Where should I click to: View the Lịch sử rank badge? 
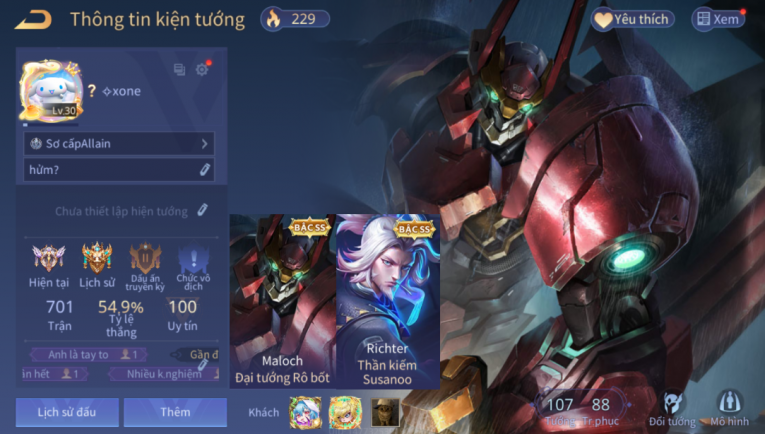click(x=97, y=263)
